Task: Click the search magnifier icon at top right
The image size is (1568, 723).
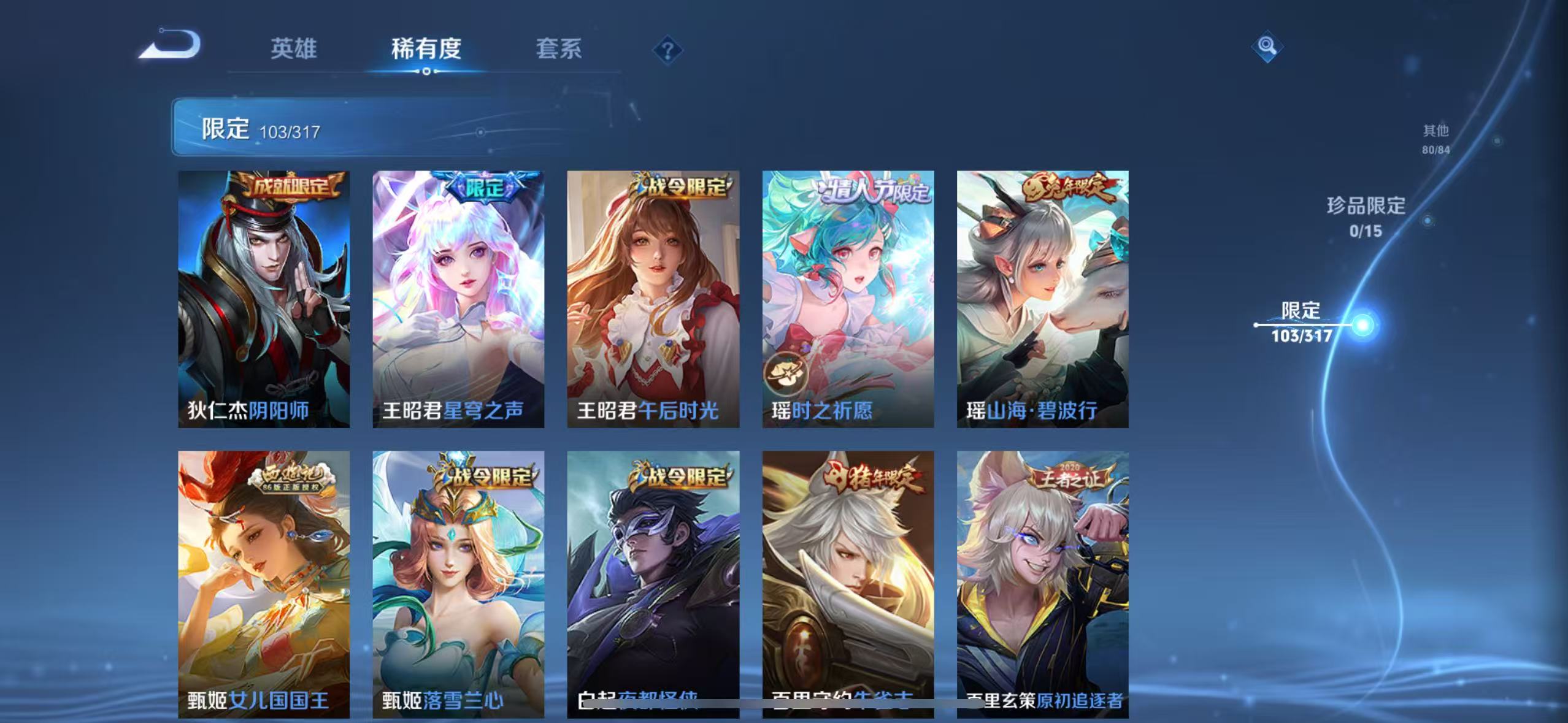Action: tap(1267, 45)
